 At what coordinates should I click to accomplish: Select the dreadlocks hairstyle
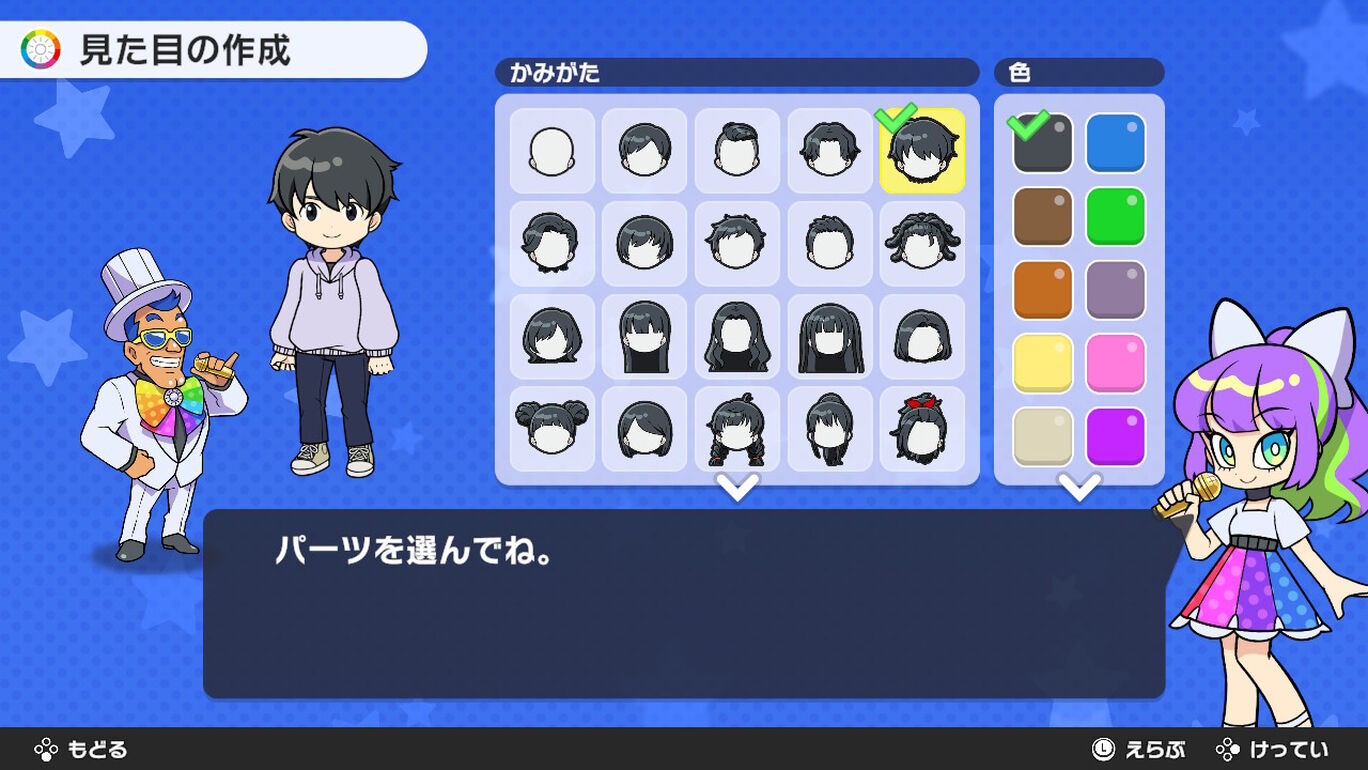[x=922, y=242]
